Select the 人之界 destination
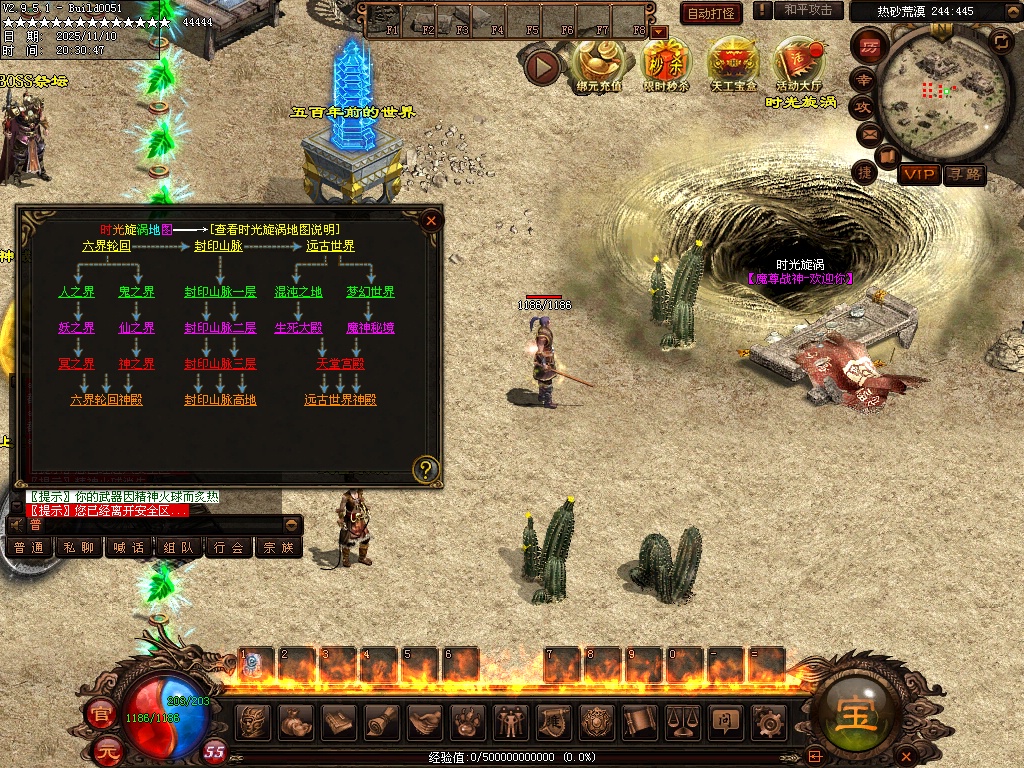 pyautogui.click(x=77, y=292)
